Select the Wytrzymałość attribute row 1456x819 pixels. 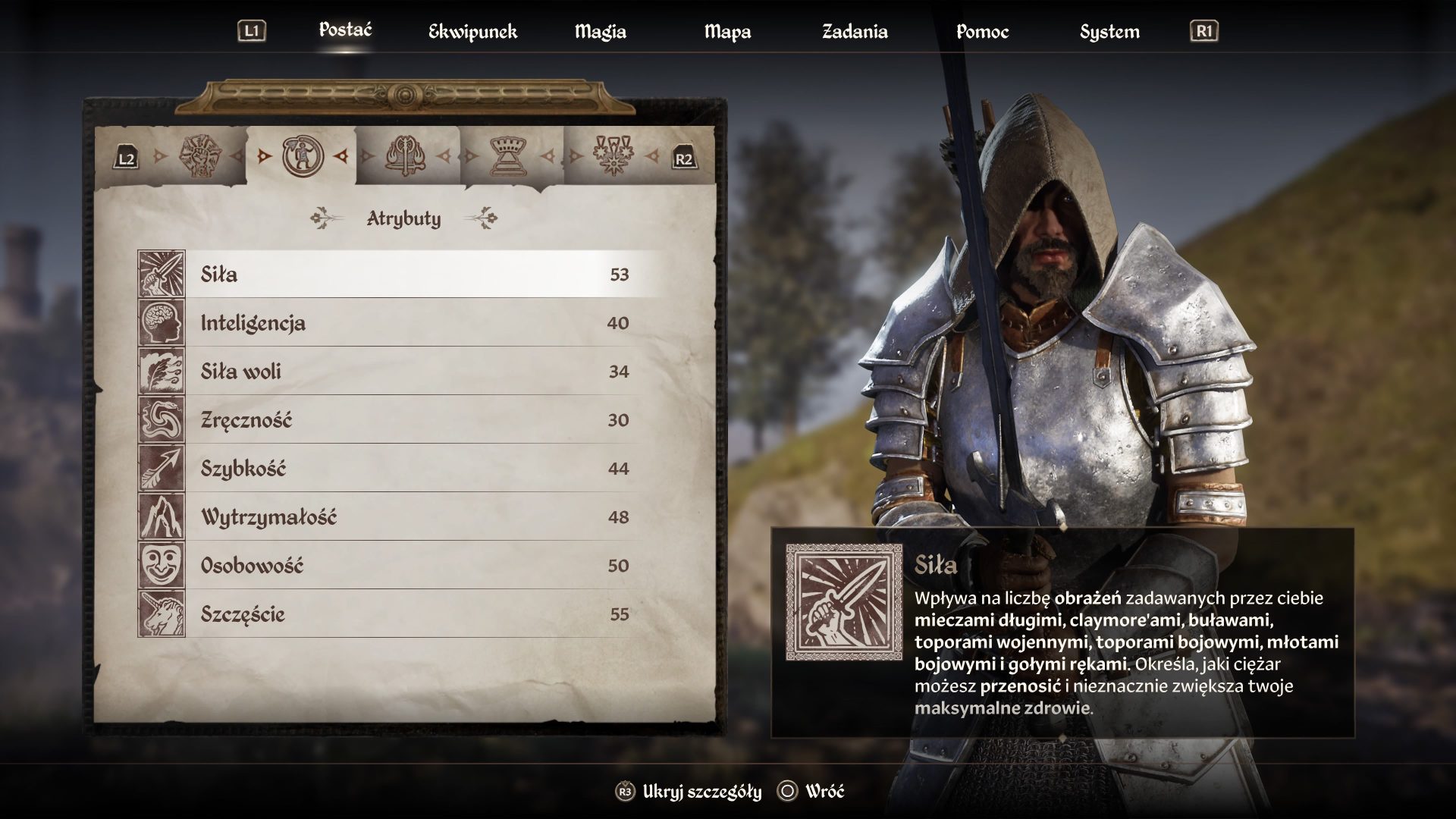409,517
